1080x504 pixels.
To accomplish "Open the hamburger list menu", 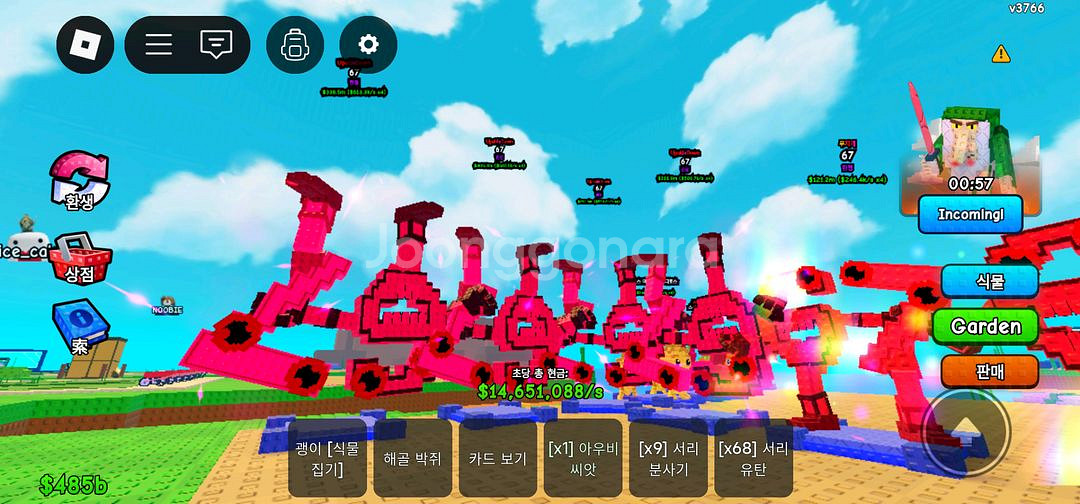I will coord(159,45).
